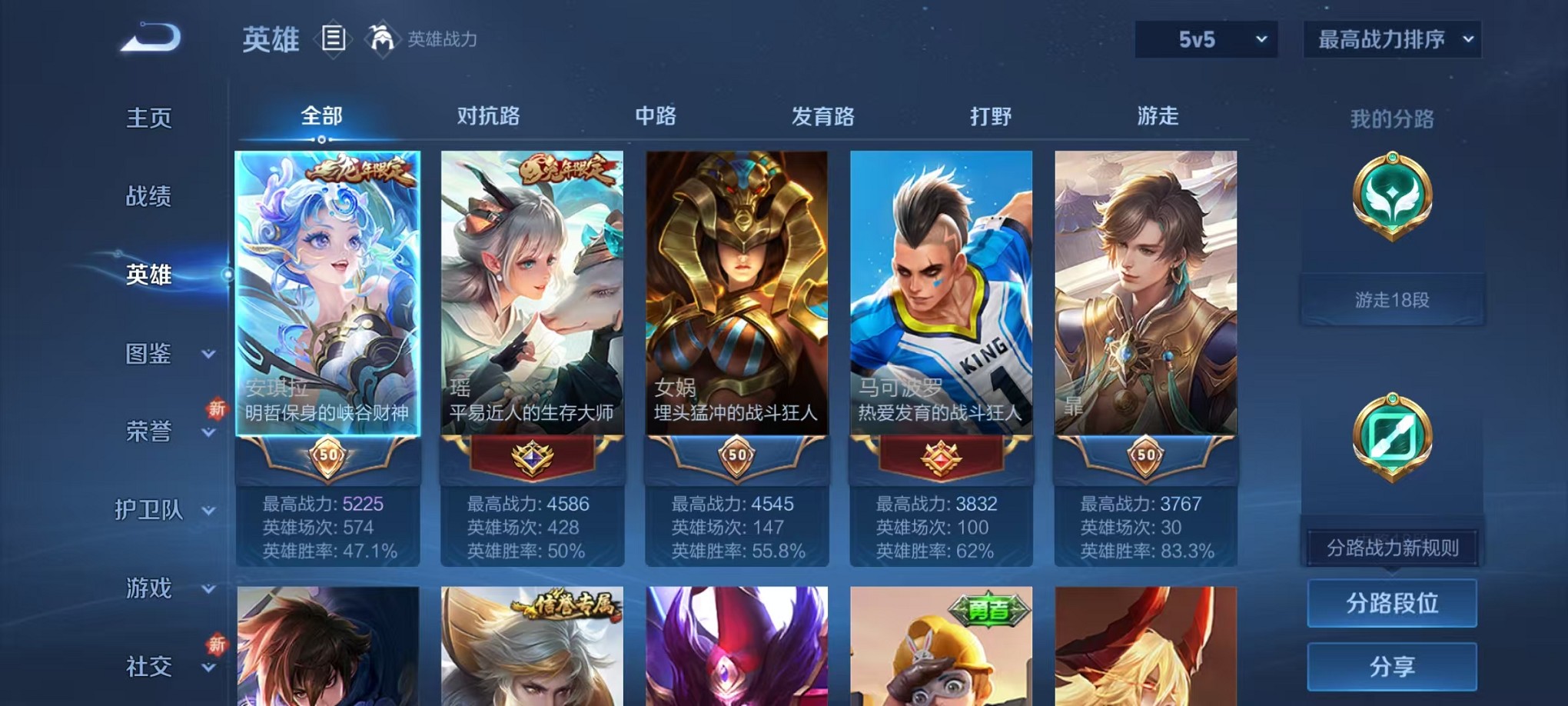Open the 最高战力排序 sort dropdown

(x=1391, y=37)
